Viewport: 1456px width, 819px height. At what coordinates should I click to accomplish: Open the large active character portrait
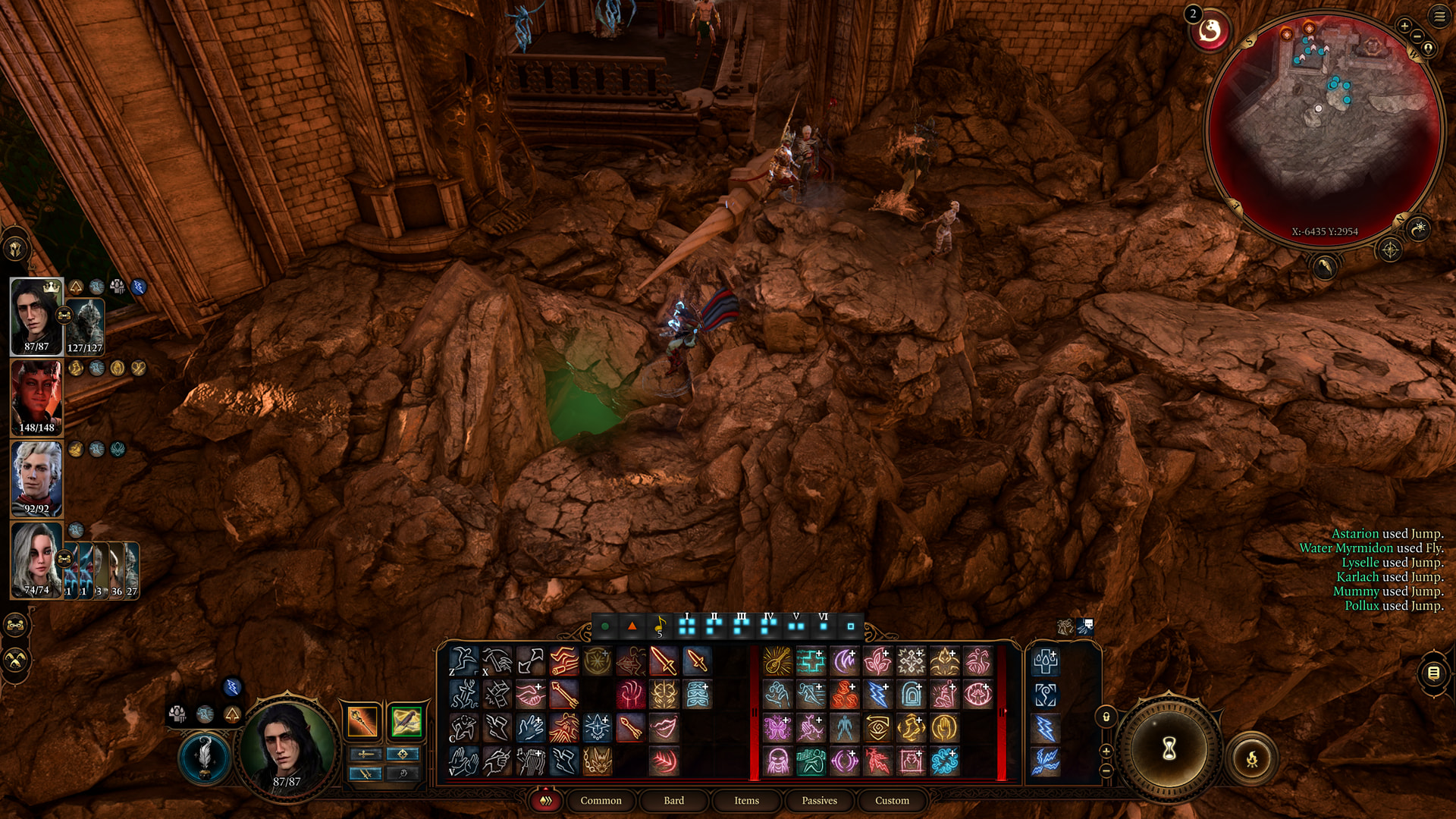pos(287,747)
